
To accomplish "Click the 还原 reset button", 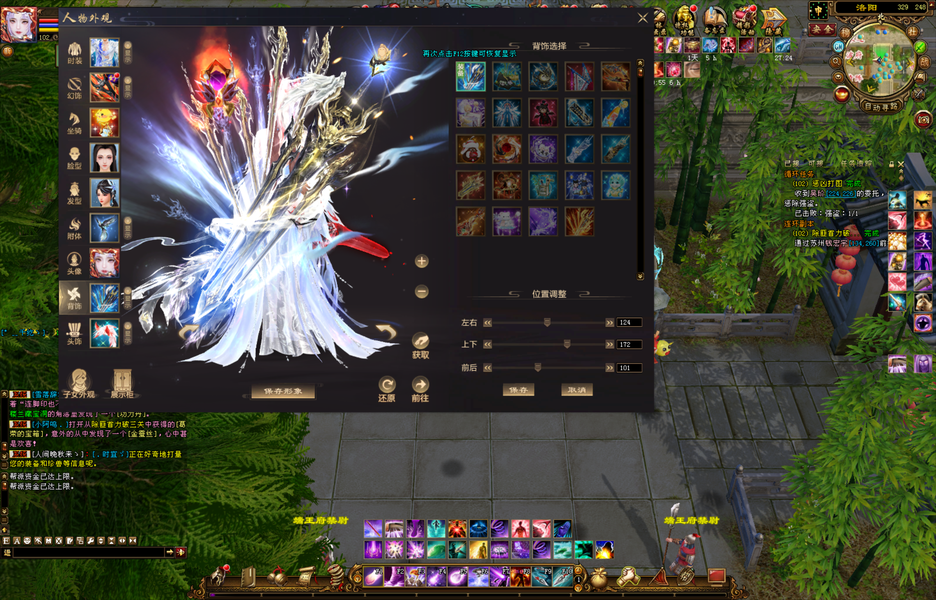I will pos(387,389).
